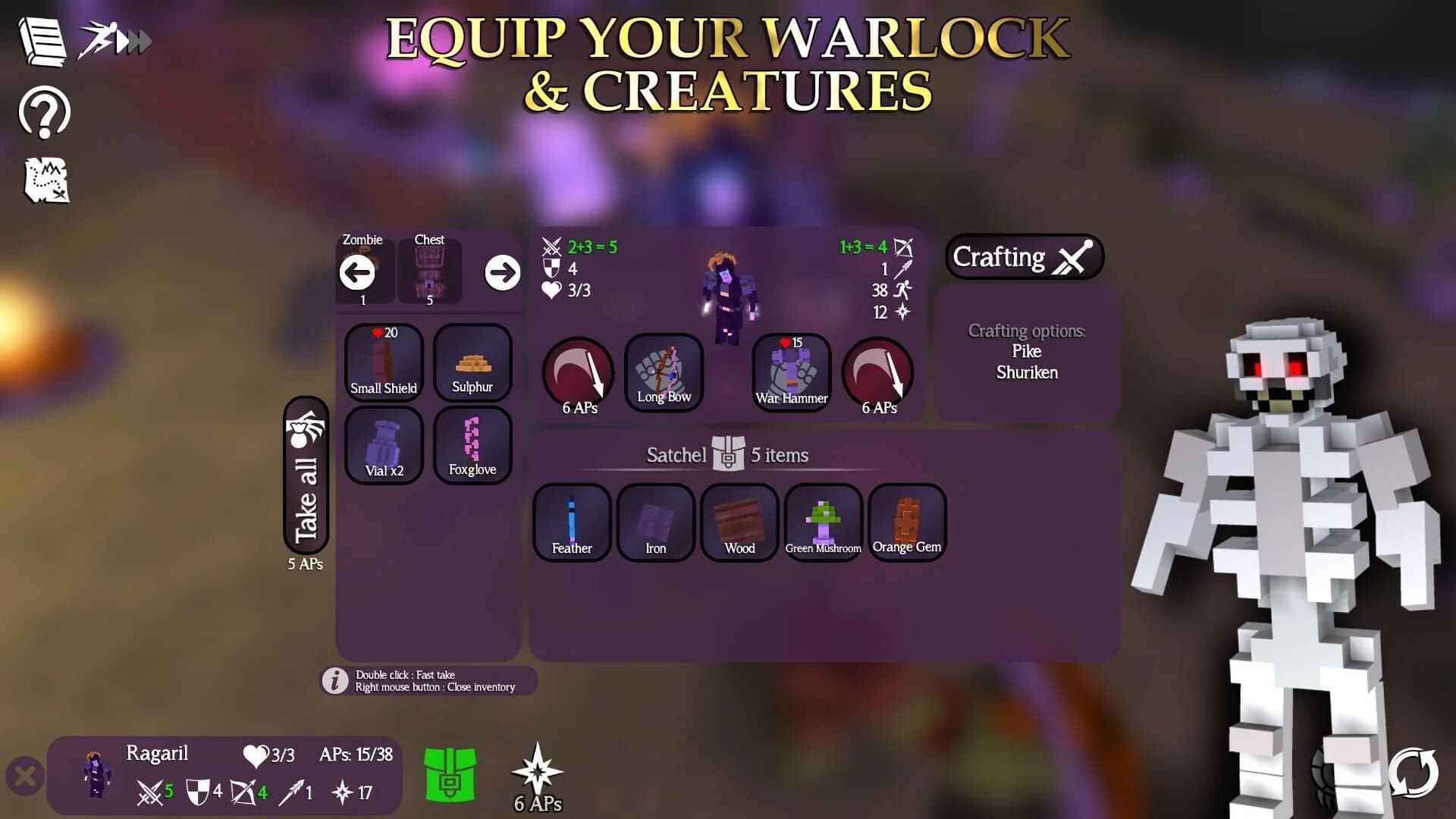Open the green backpack icon
This screenshot has height=819, width=1456.
tap(449, 775)
